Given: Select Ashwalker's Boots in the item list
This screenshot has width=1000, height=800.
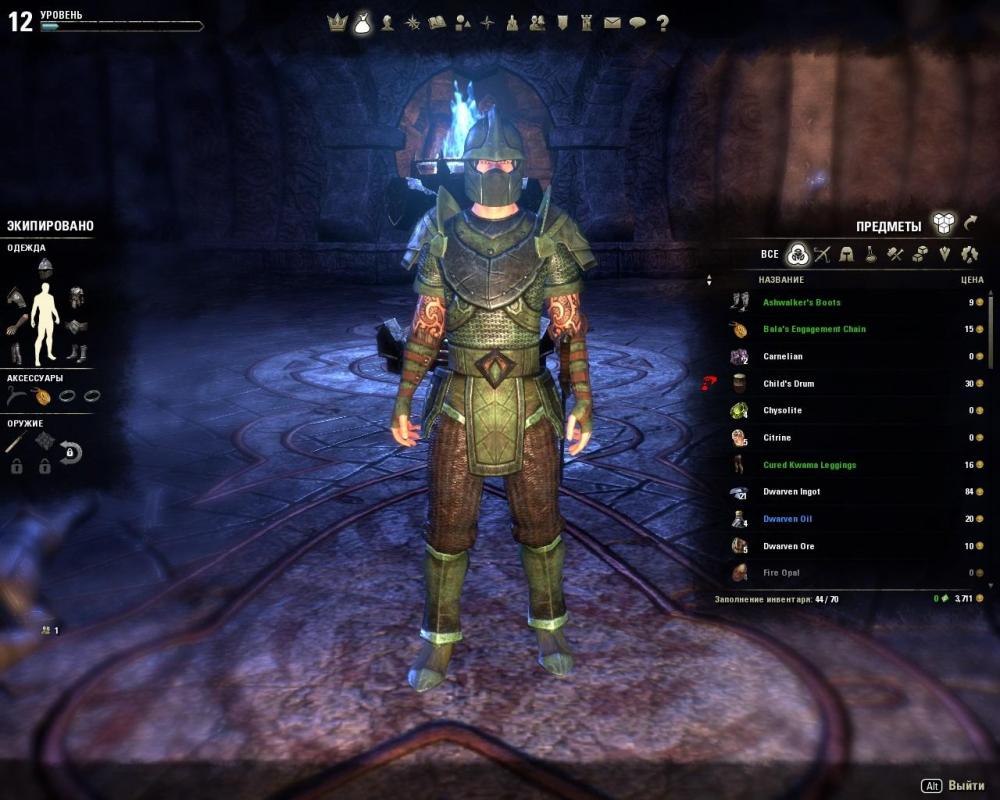Looking at the screenshot, I should click(801, 302).
